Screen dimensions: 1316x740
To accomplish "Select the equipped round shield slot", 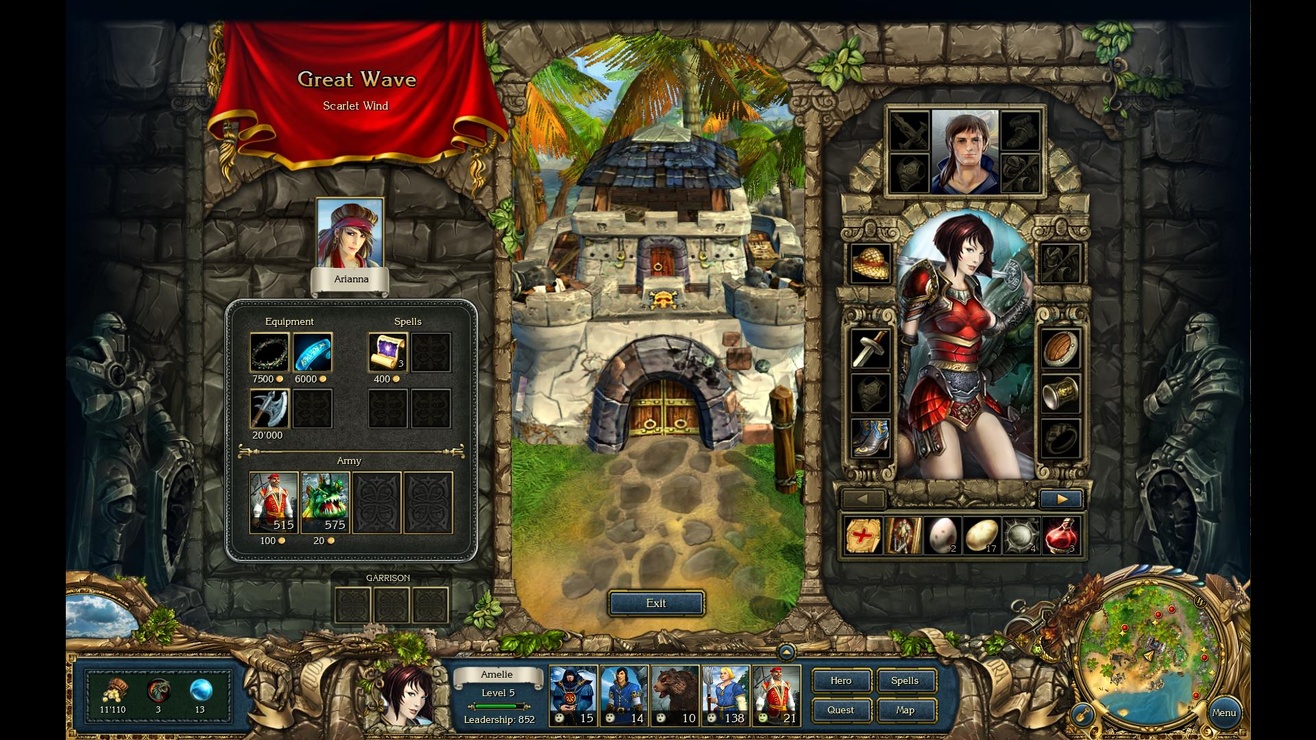I will pyautogui.click(x=1060, y=349).
